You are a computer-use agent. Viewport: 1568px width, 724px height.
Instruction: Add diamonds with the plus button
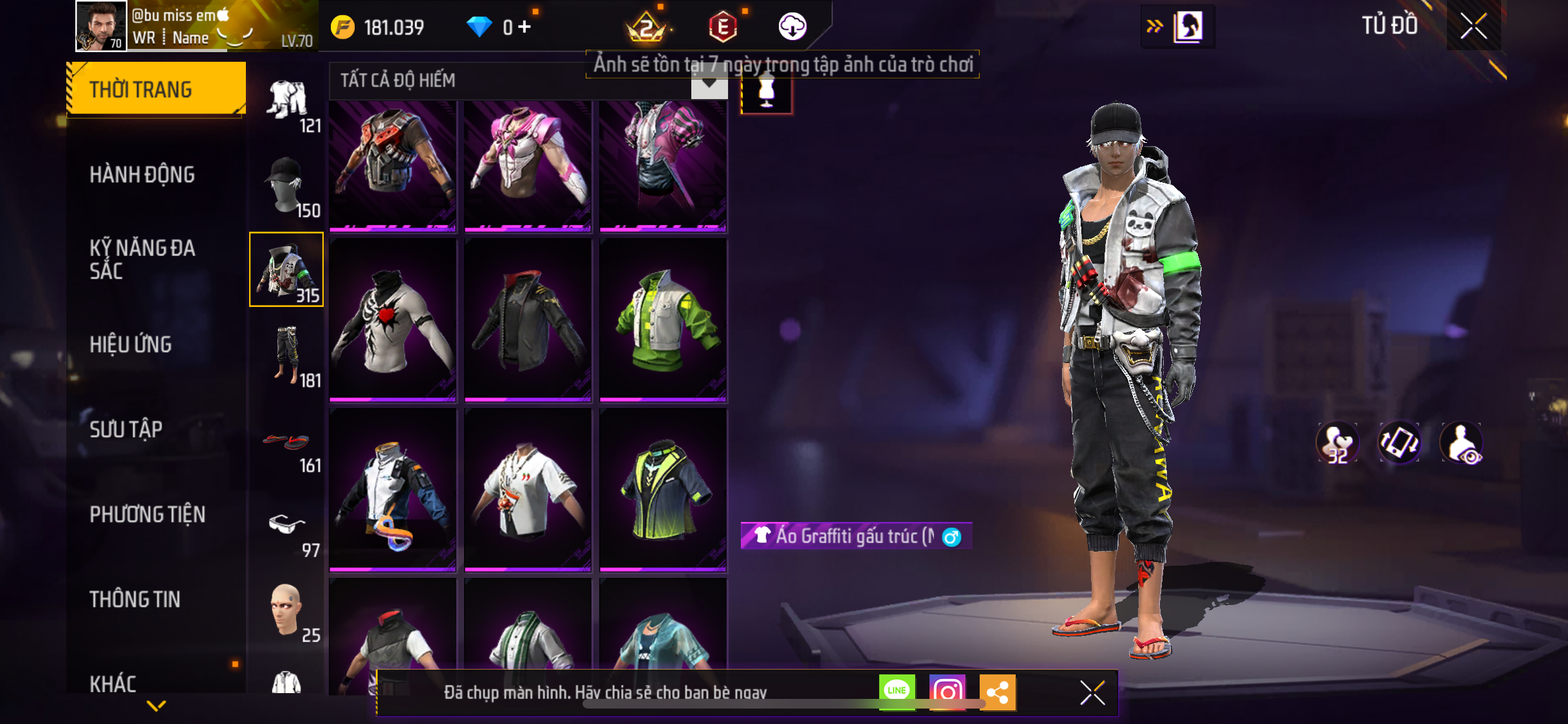point(525,27)
